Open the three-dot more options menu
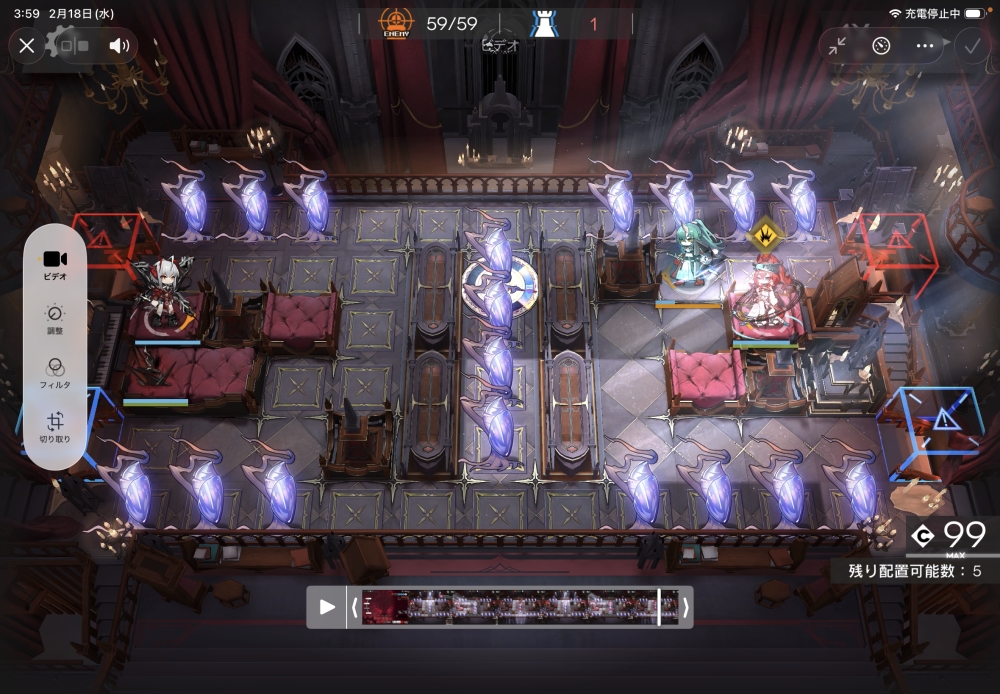 click(x=925, y=45)
